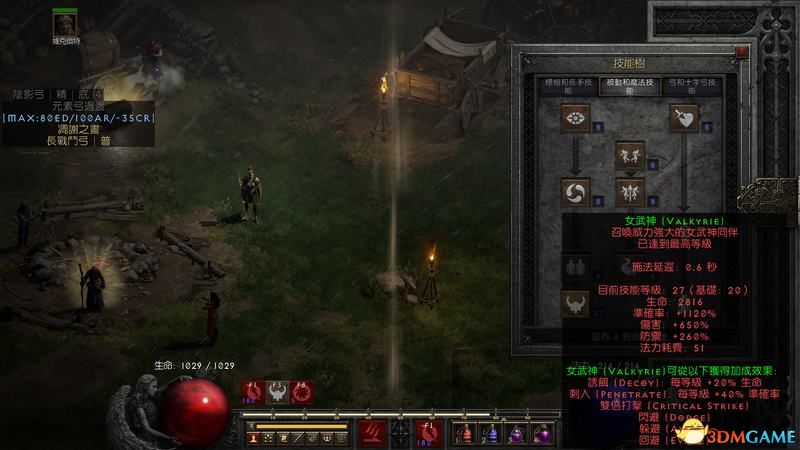
Task: Drink the purple rejuvenation potion in slot 3
Action: pos(515,432)
